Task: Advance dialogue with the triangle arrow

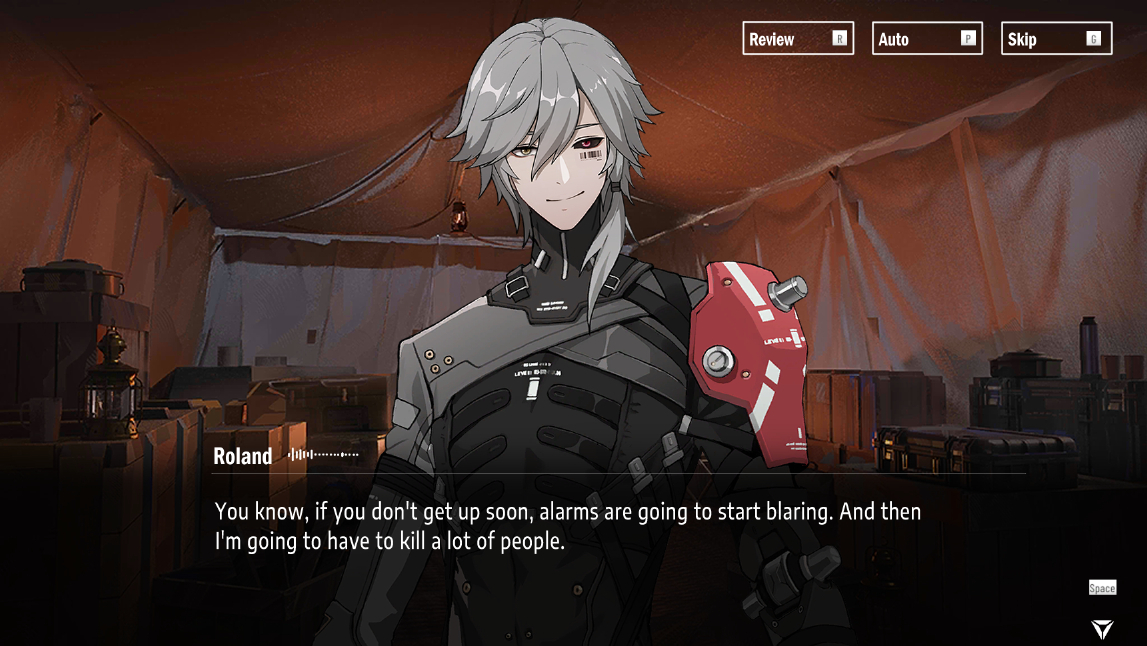Action: (x=1102, y=628)
